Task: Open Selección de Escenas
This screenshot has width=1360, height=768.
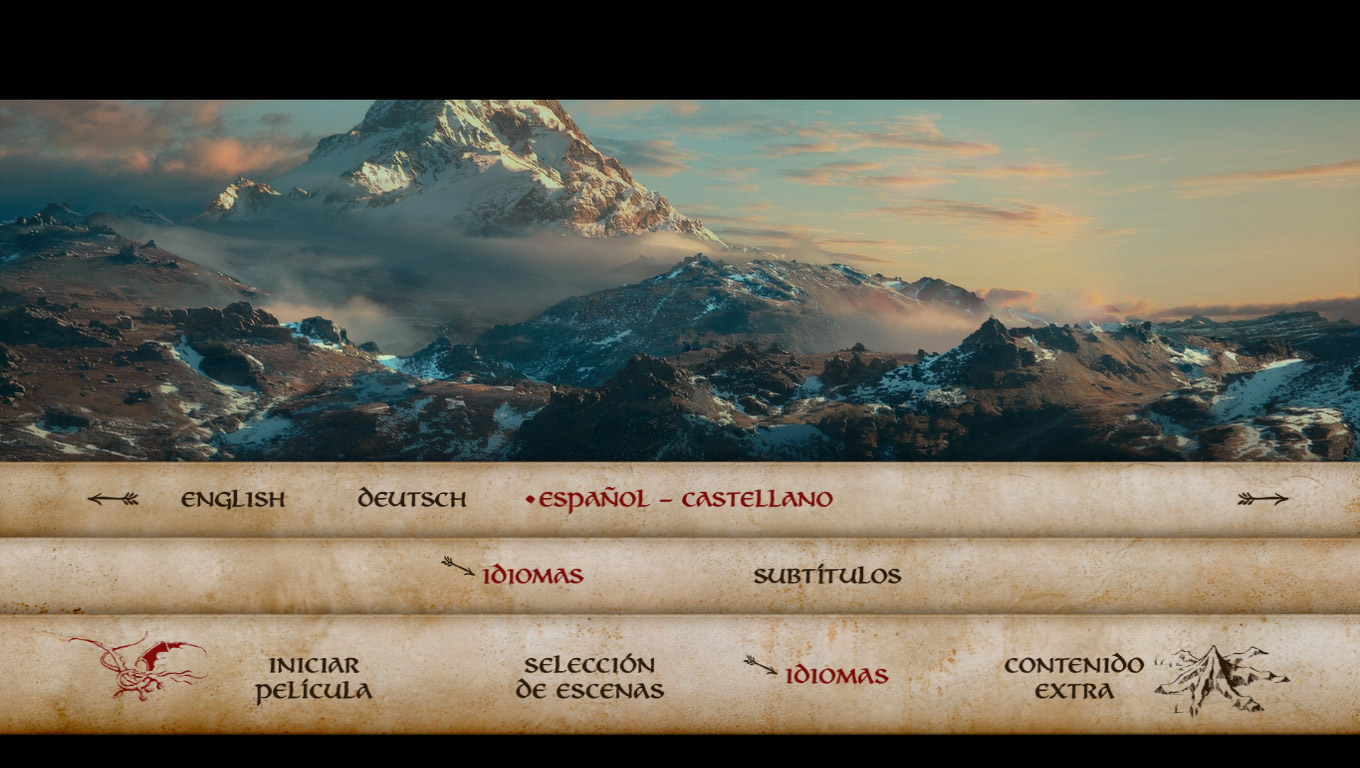Action: (x=589, y=678)
